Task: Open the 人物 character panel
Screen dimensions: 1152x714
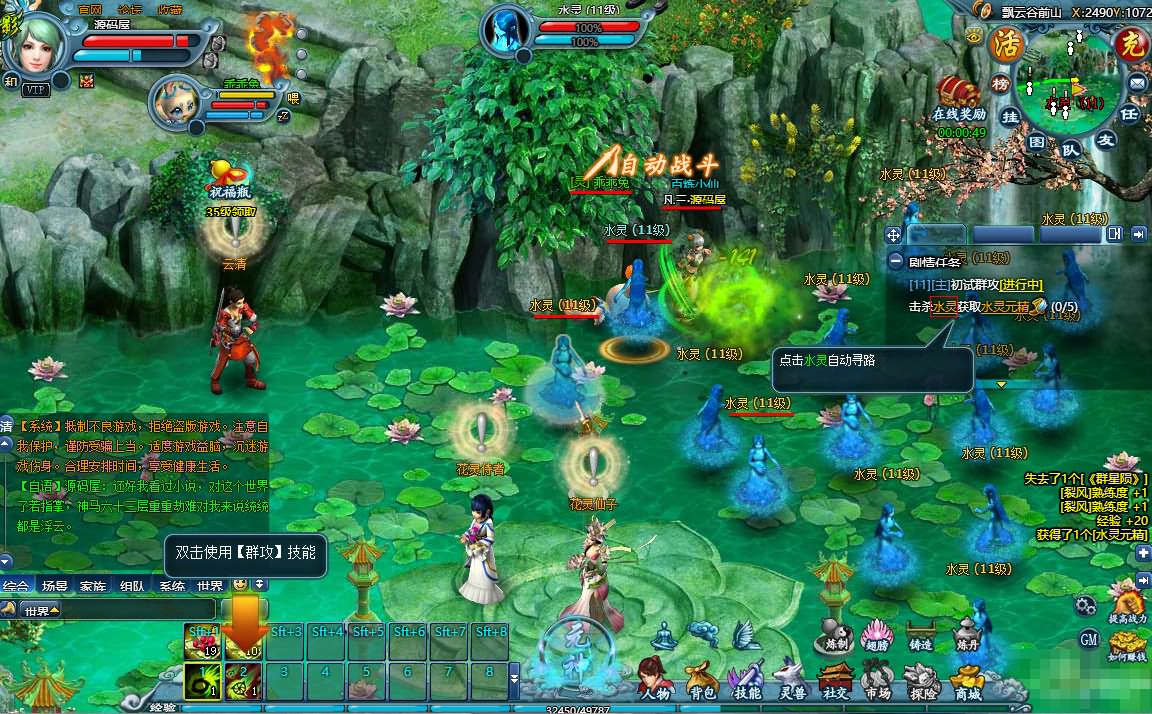Action: [x=656, y=680]
